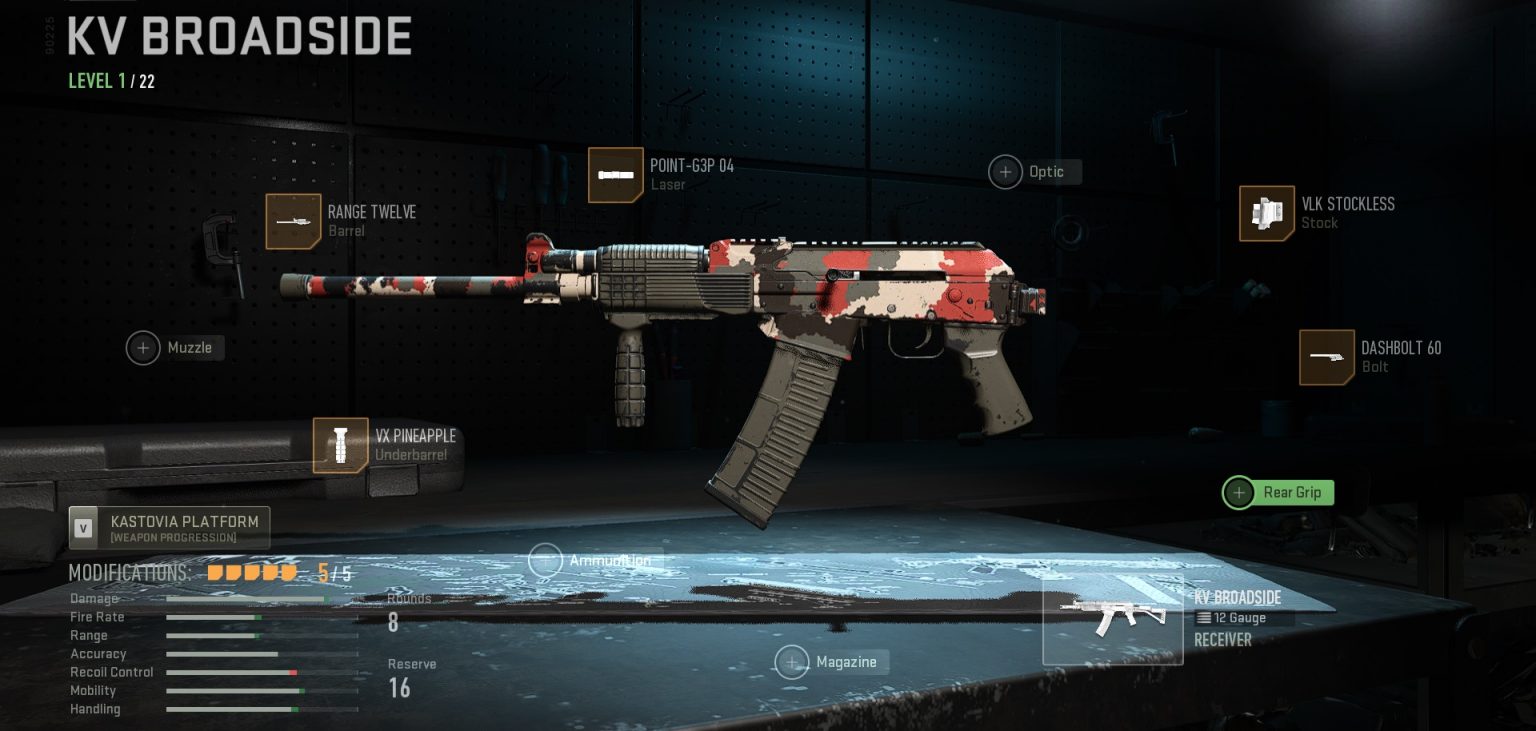Click the RECEIVER label under KV Broadside
1536x731 pixels.
tap(1222, 639)
